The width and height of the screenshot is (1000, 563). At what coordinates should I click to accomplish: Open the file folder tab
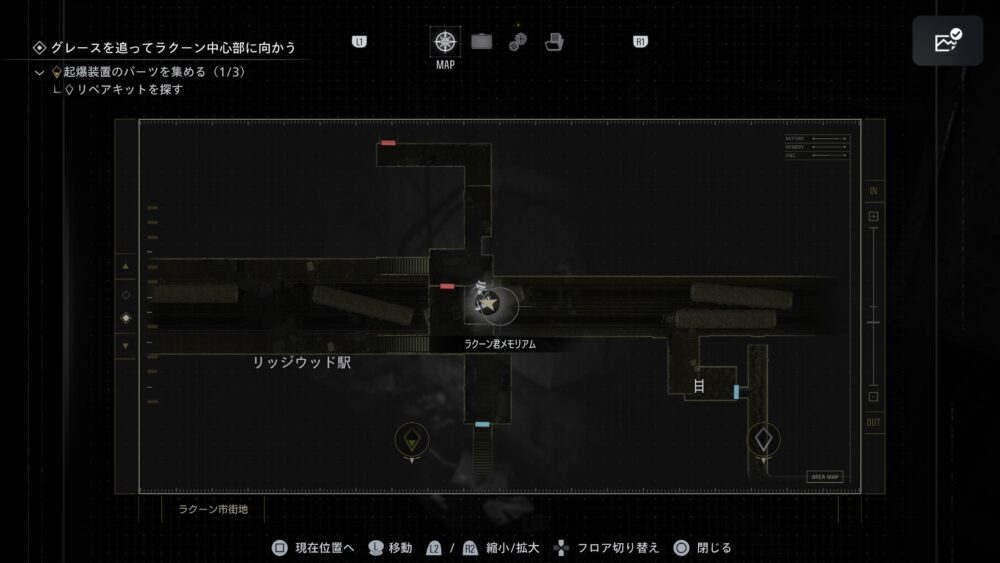tap(555, 42)
